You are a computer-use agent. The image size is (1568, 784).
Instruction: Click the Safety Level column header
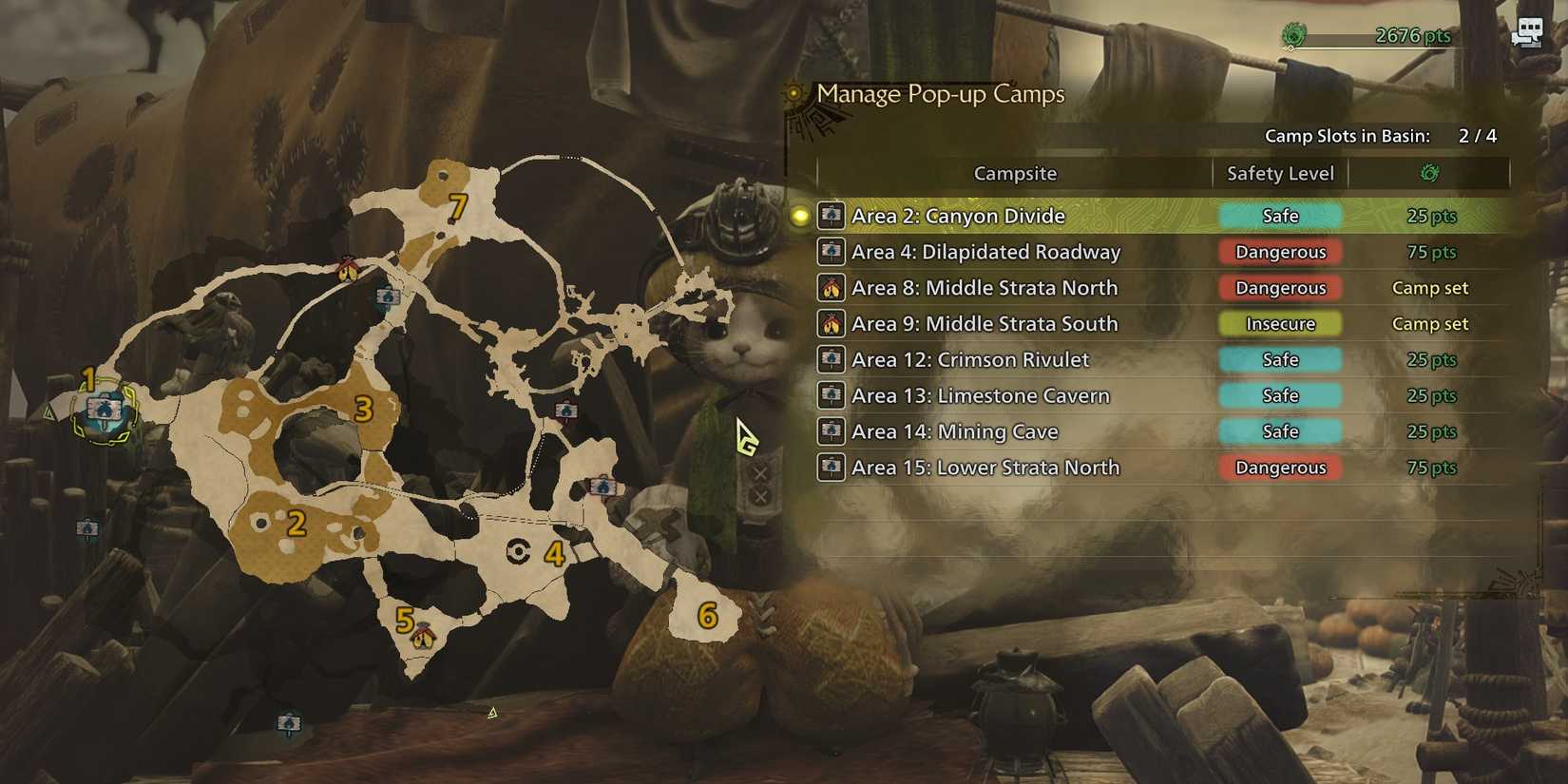(x=1278, y=173)
